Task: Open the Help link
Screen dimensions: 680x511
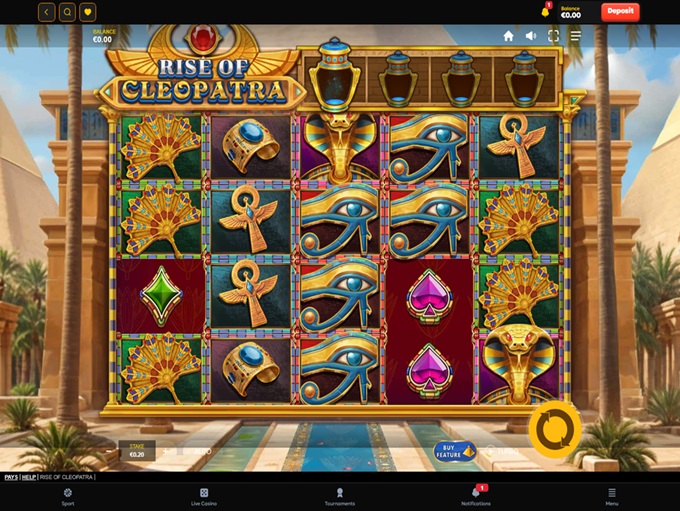Action: point(29,477)
